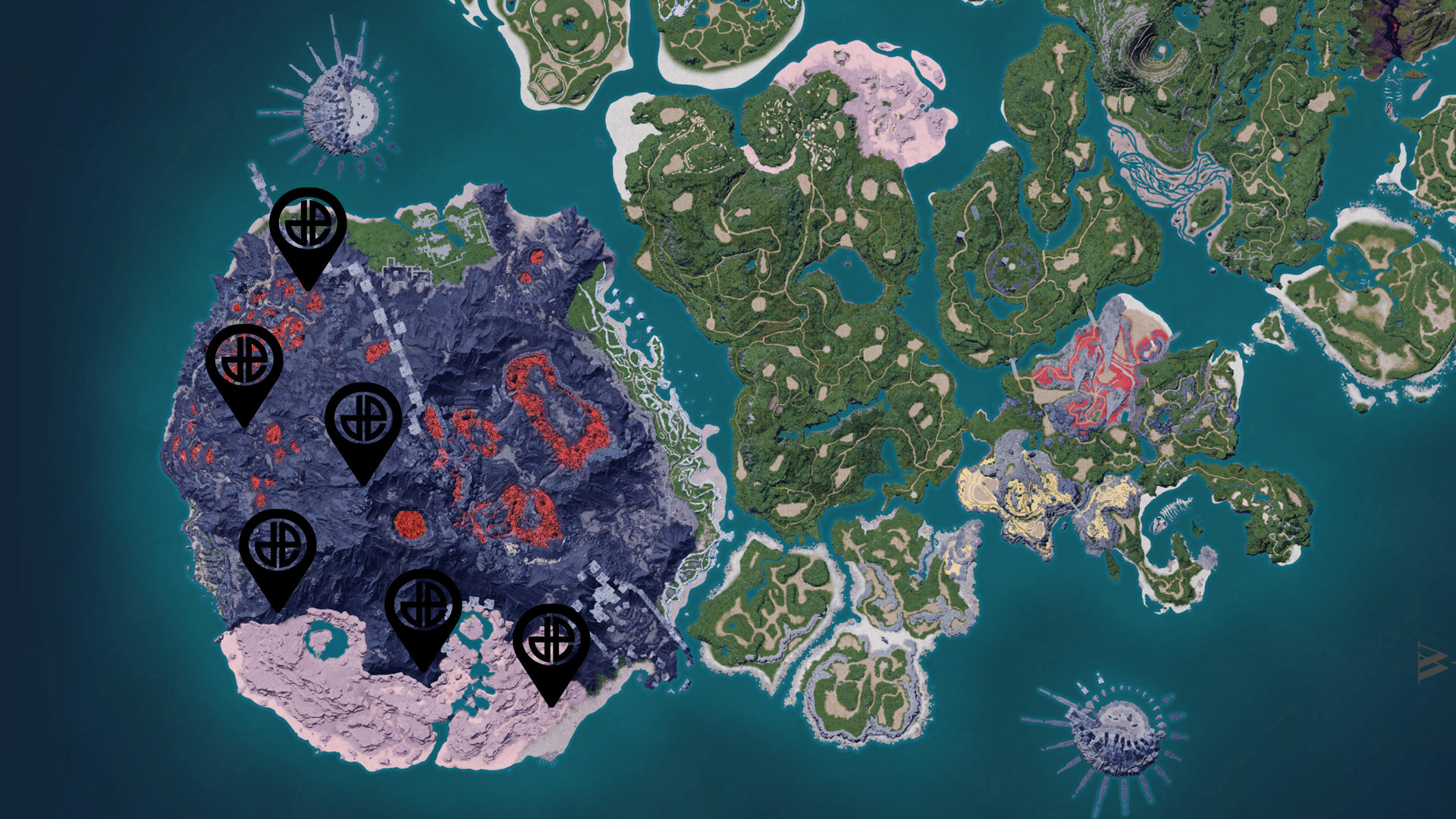Click the map marker on the volcanic island's west coast
This screenshot has height=819, width=1456.
click(244, 364)
